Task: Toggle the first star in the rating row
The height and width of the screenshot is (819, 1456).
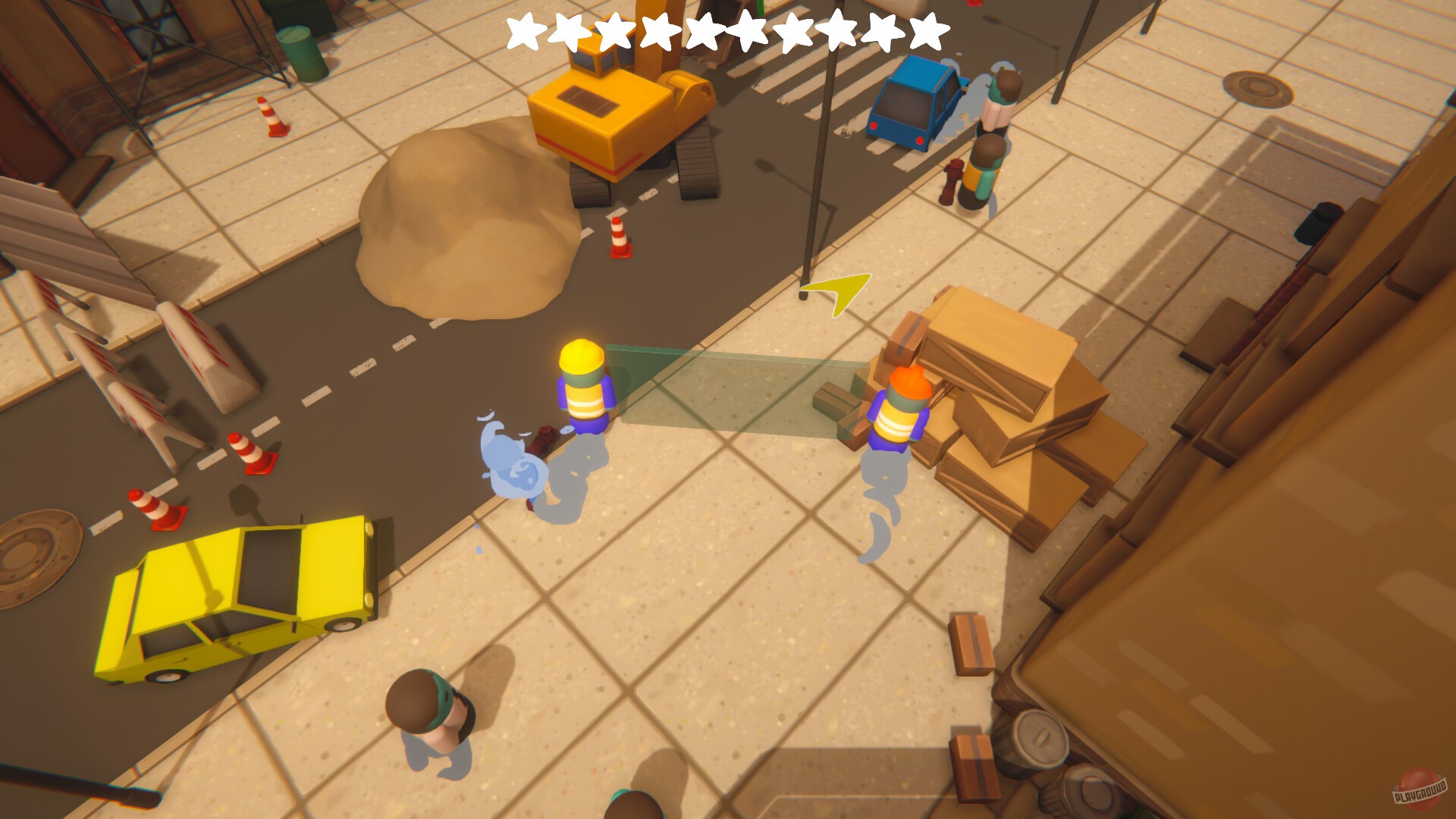Action: (524, 31)
